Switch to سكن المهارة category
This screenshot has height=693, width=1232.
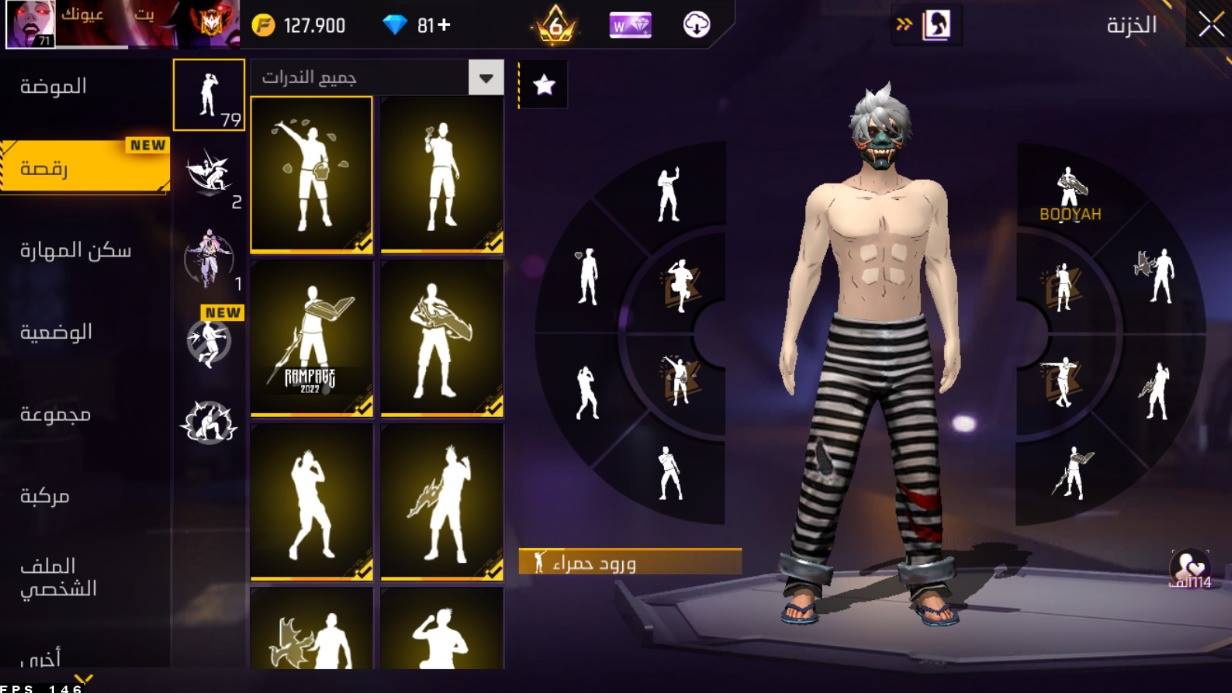tap(76, 250)
